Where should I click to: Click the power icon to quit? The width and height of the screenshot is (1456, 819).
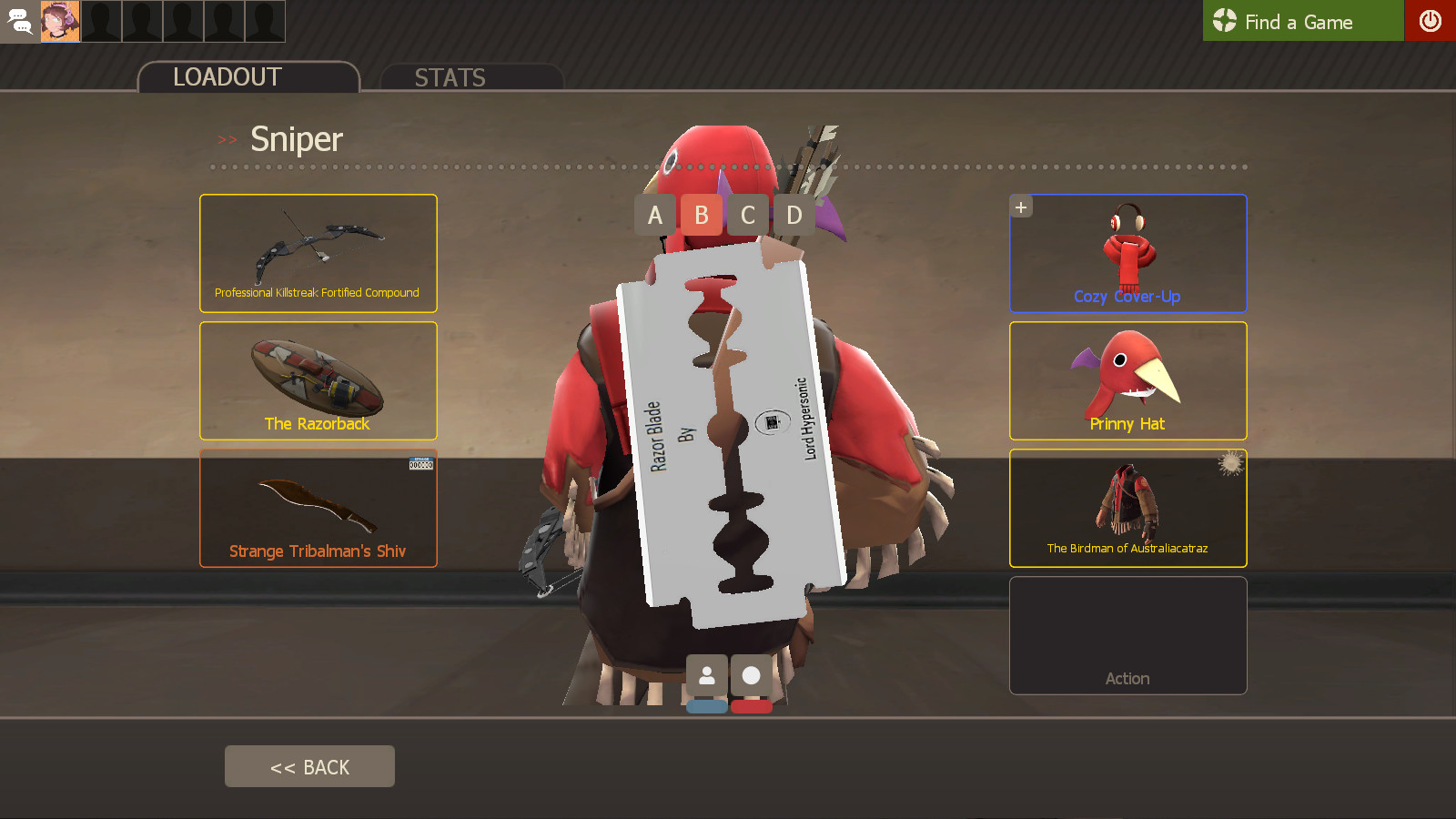coord(1431,21)
